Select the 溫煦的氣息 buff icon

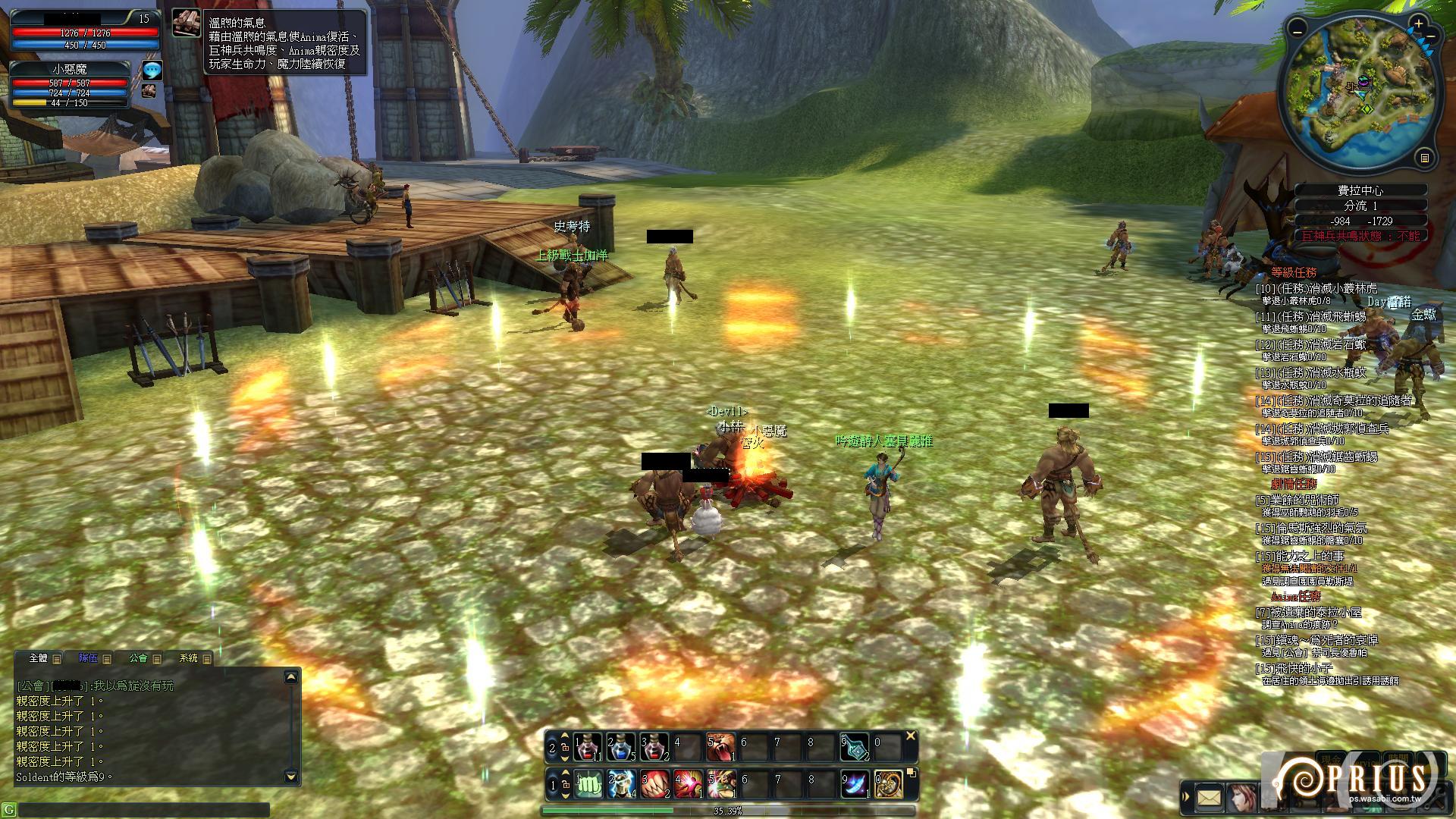[187, 24]
